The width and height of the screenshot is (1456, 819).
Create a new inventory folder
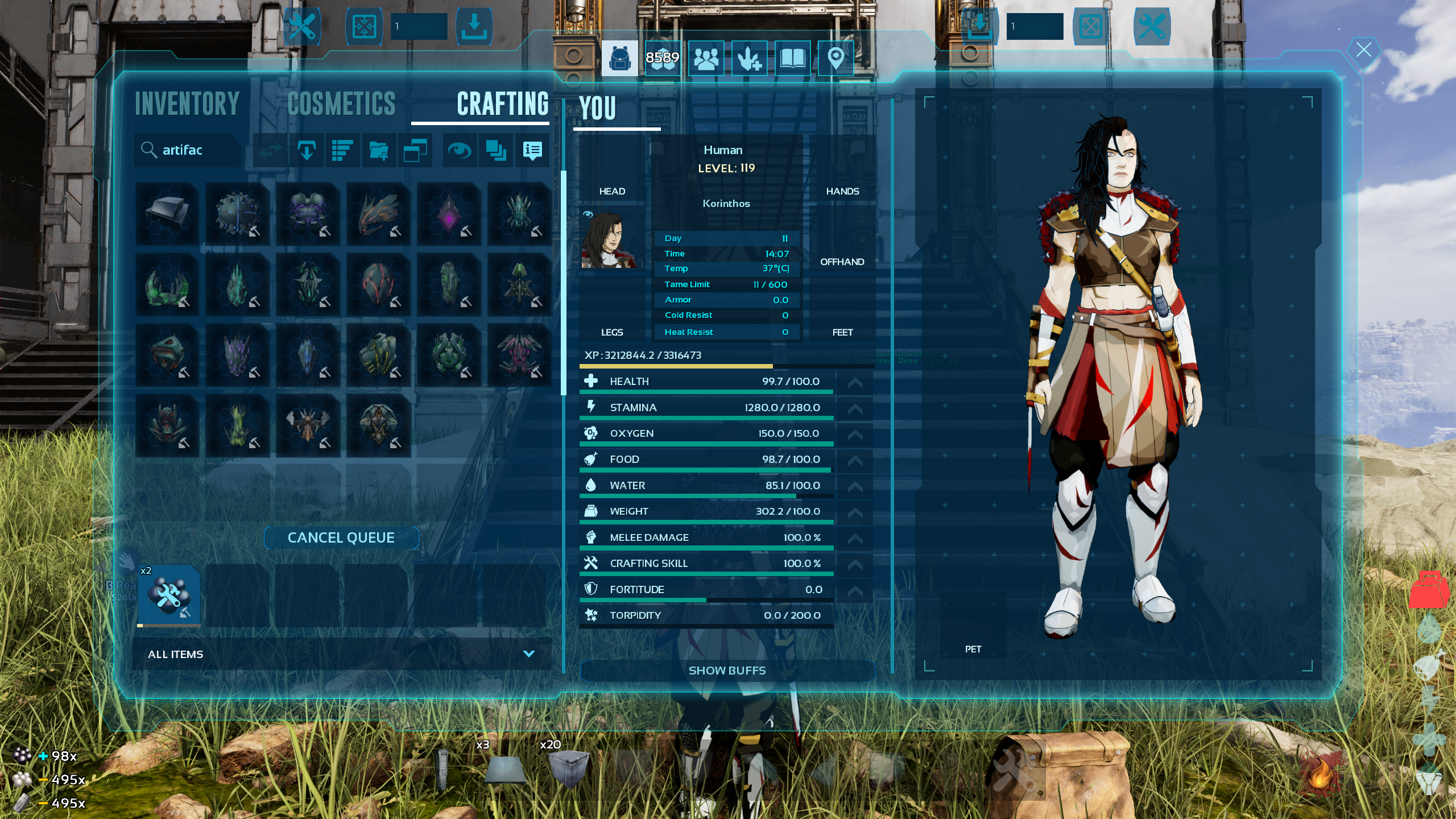[379, 151]
